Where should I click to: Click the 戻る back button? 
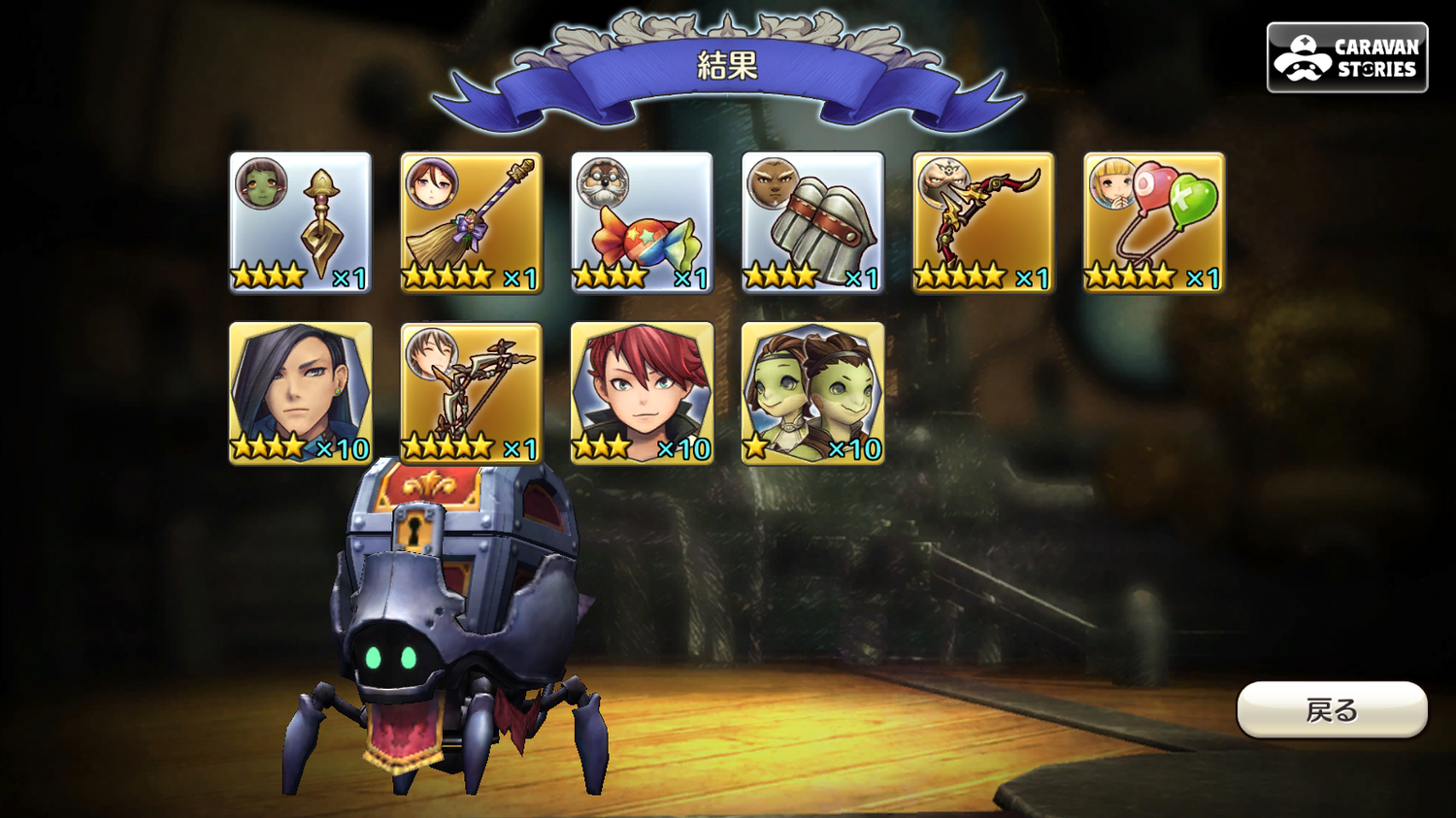click(x=1332, y=710)
